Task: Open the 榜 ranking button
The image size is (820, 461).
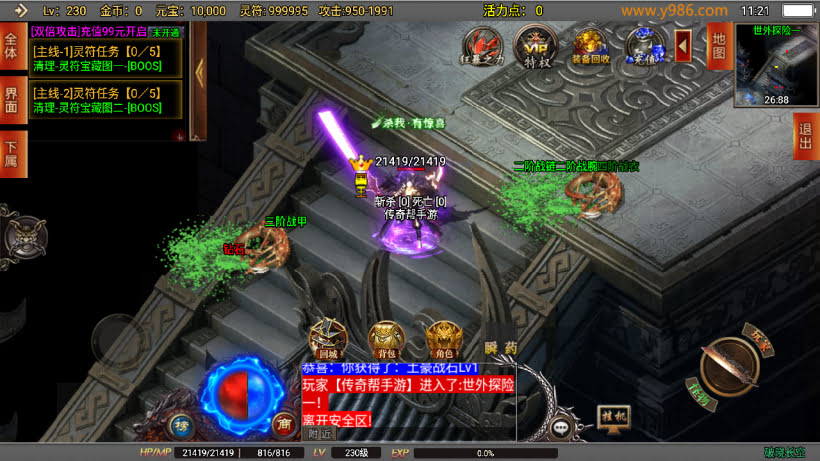Action: coord(182,422)
